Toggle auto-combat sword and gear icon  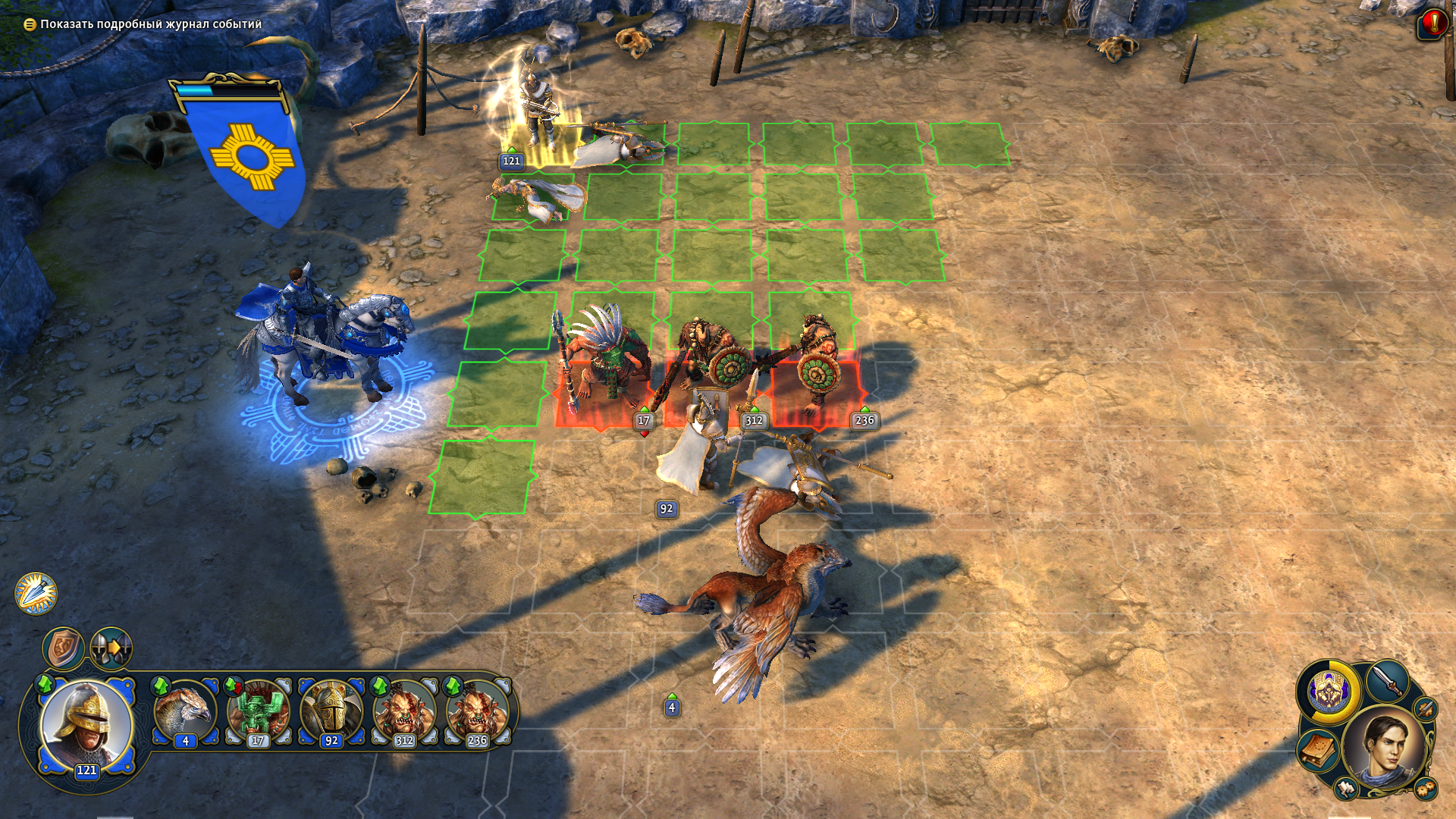(1426, 710)
